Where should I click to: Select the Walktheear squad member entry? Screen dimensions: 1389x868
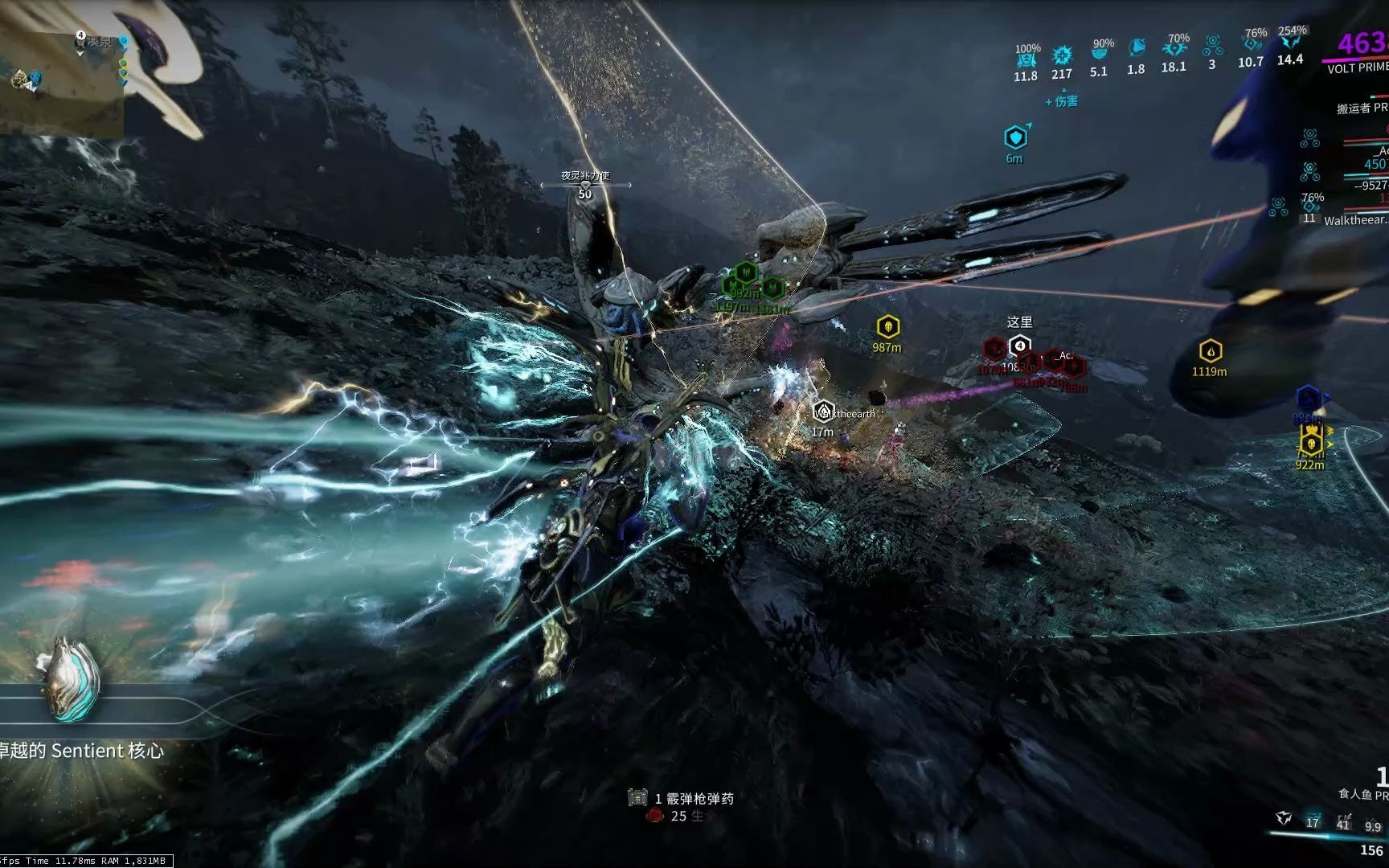1355,219
